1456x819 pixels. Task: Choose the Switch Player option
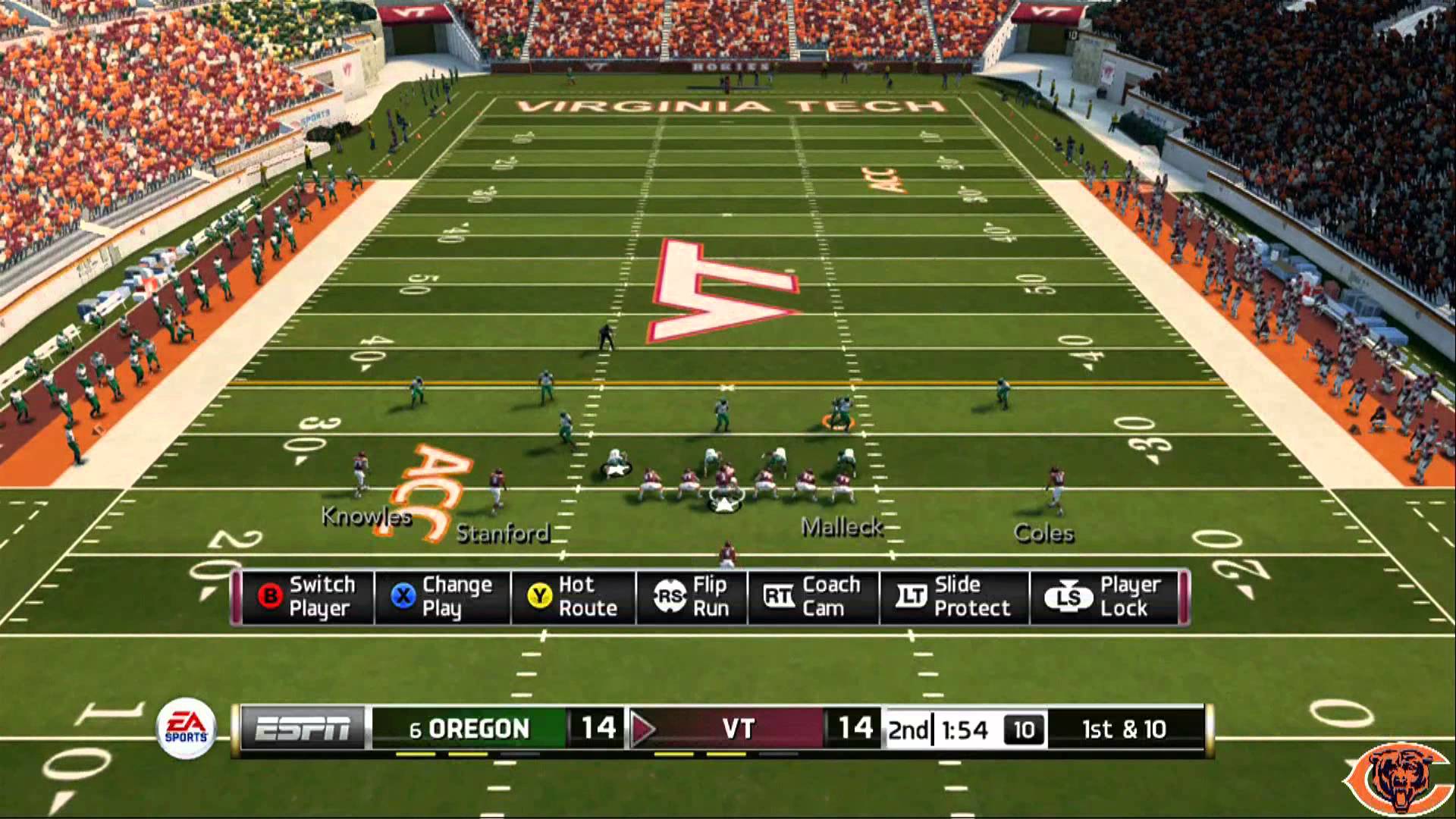pyautogui.click(x=307, y=597)
